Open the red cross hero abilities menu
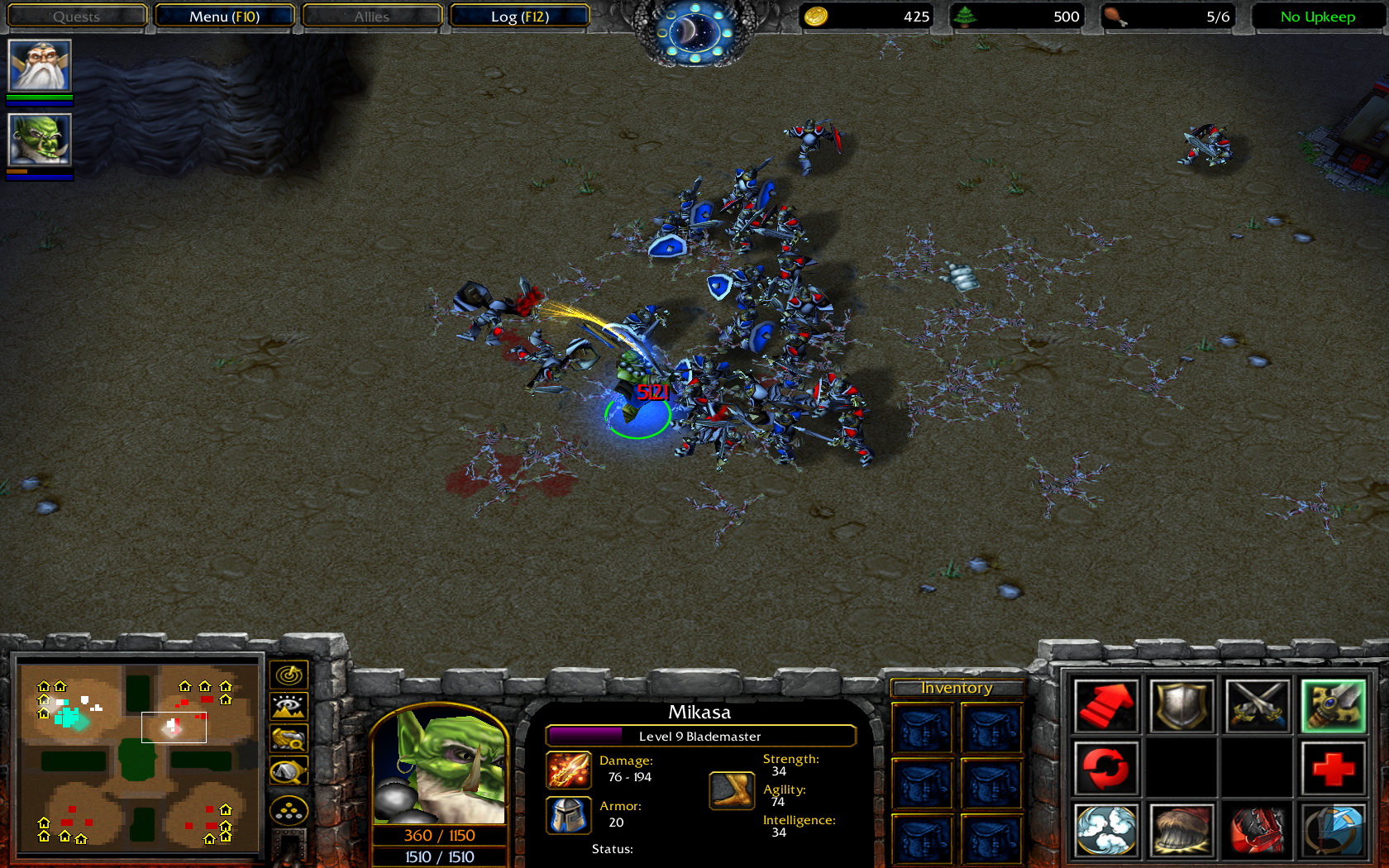Screen dimensions: 1389x868 point(1333,767)
